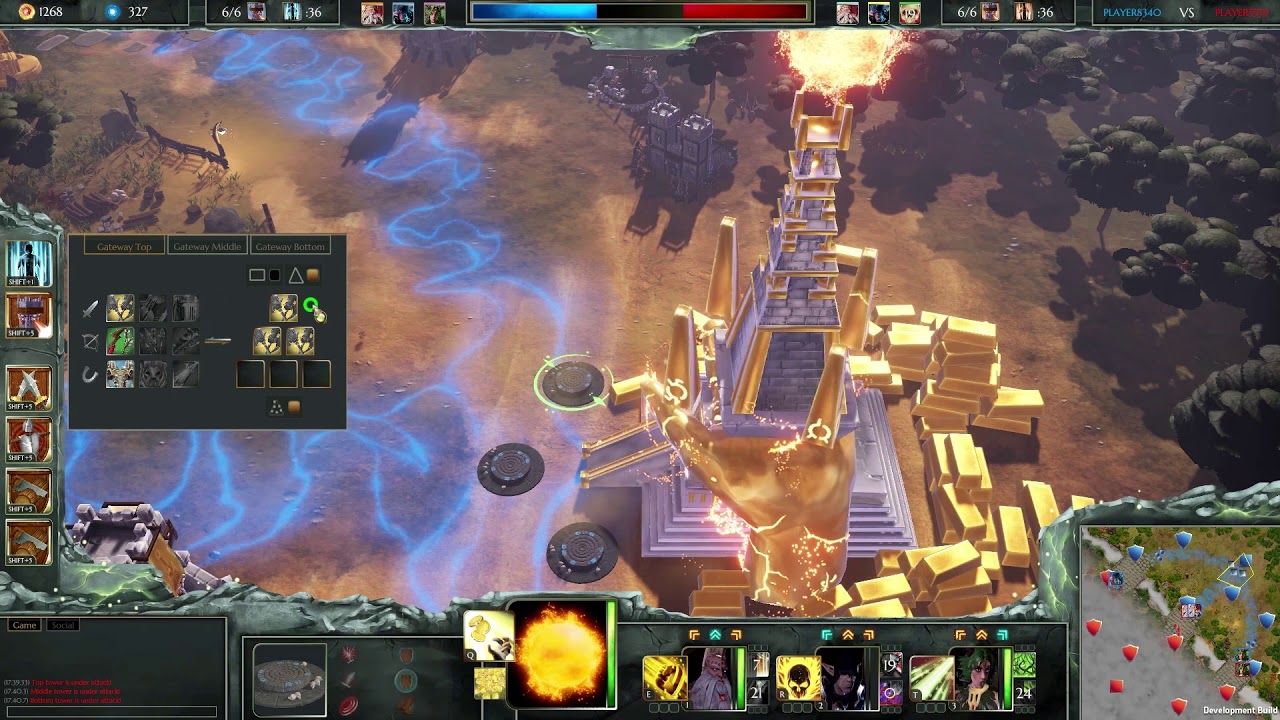Open the Social chat tab
The height and width of the screenshot is (720, 1280).
tap(63, 625)
